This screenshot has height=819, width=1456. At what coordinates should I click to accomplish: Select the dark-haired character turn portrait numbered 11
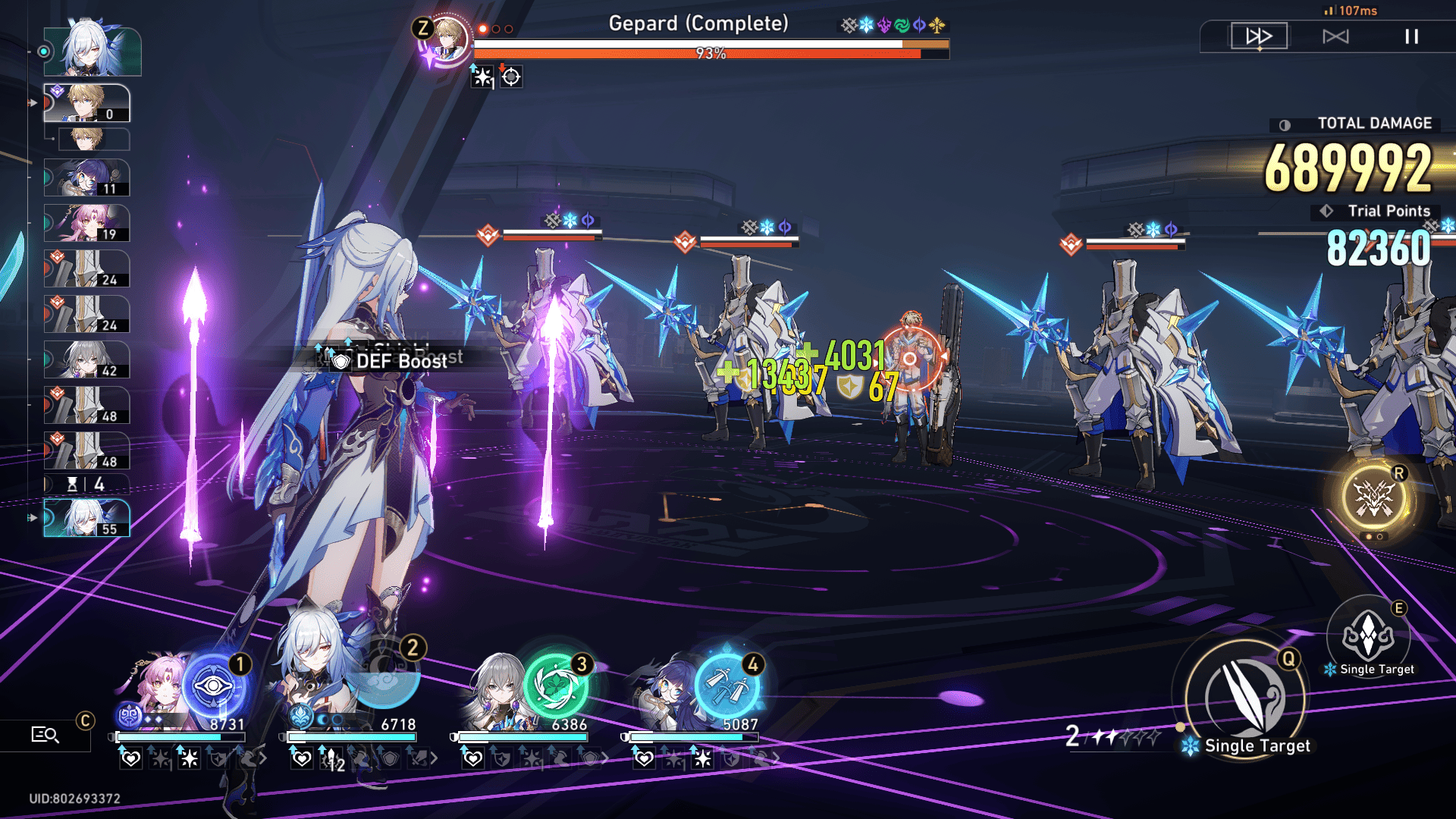[86, 178]
